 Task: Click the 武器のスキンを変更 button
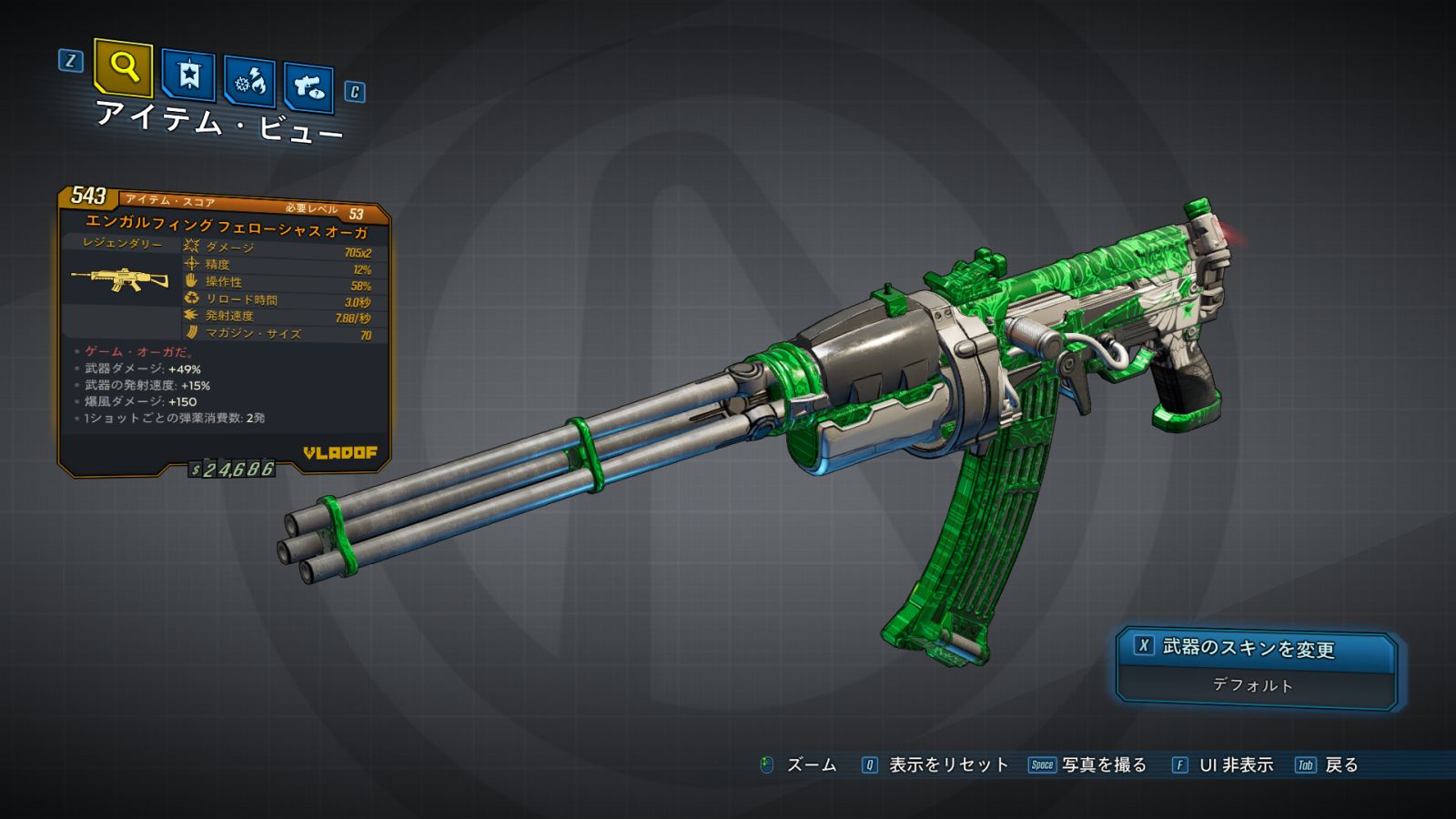1255,648
